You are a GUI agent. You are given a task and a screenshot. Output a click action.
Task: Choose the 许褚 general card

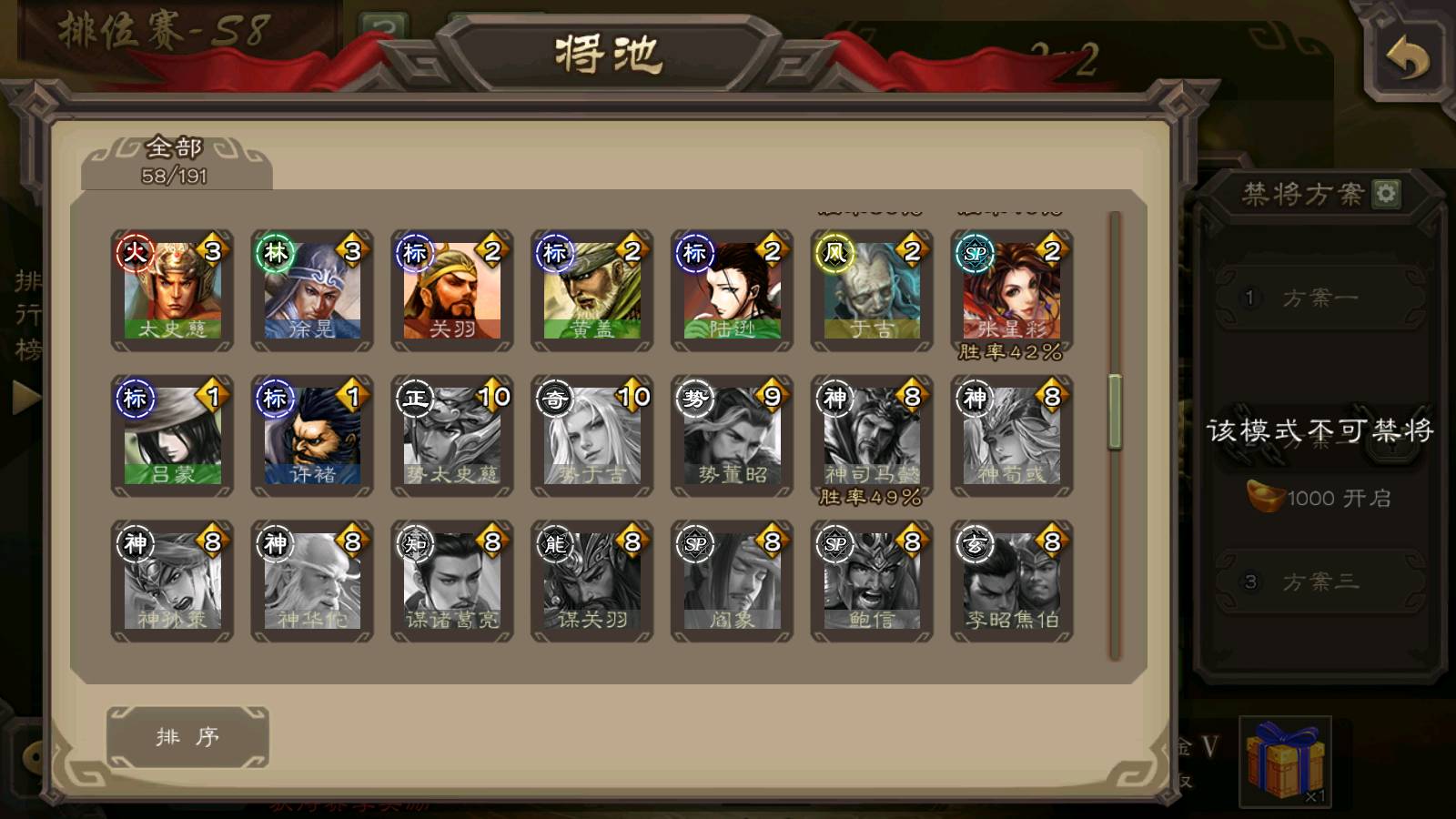pyautogui.click(x=312, y=436)
